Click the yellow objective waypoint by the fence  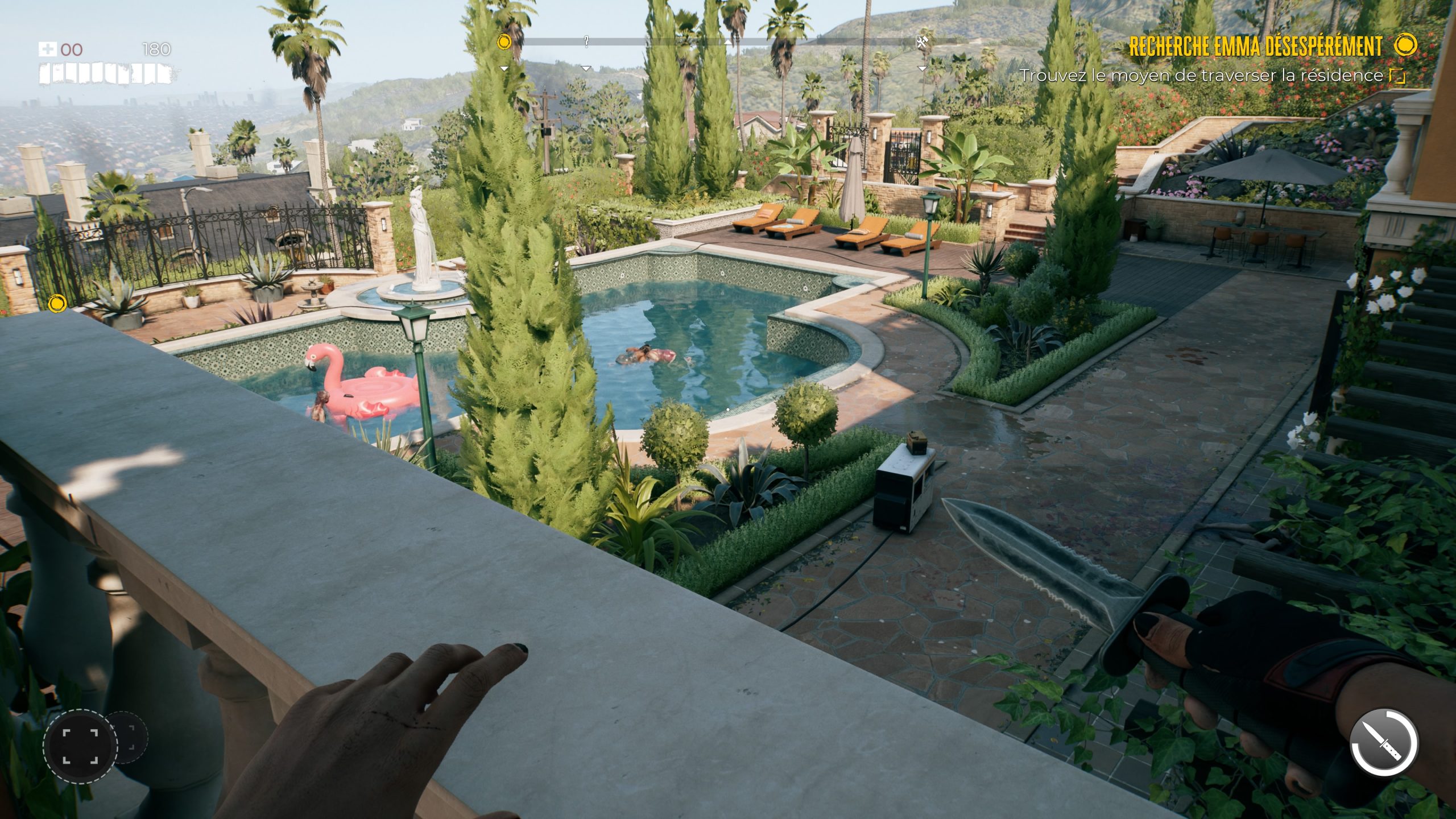coord(57,304)
